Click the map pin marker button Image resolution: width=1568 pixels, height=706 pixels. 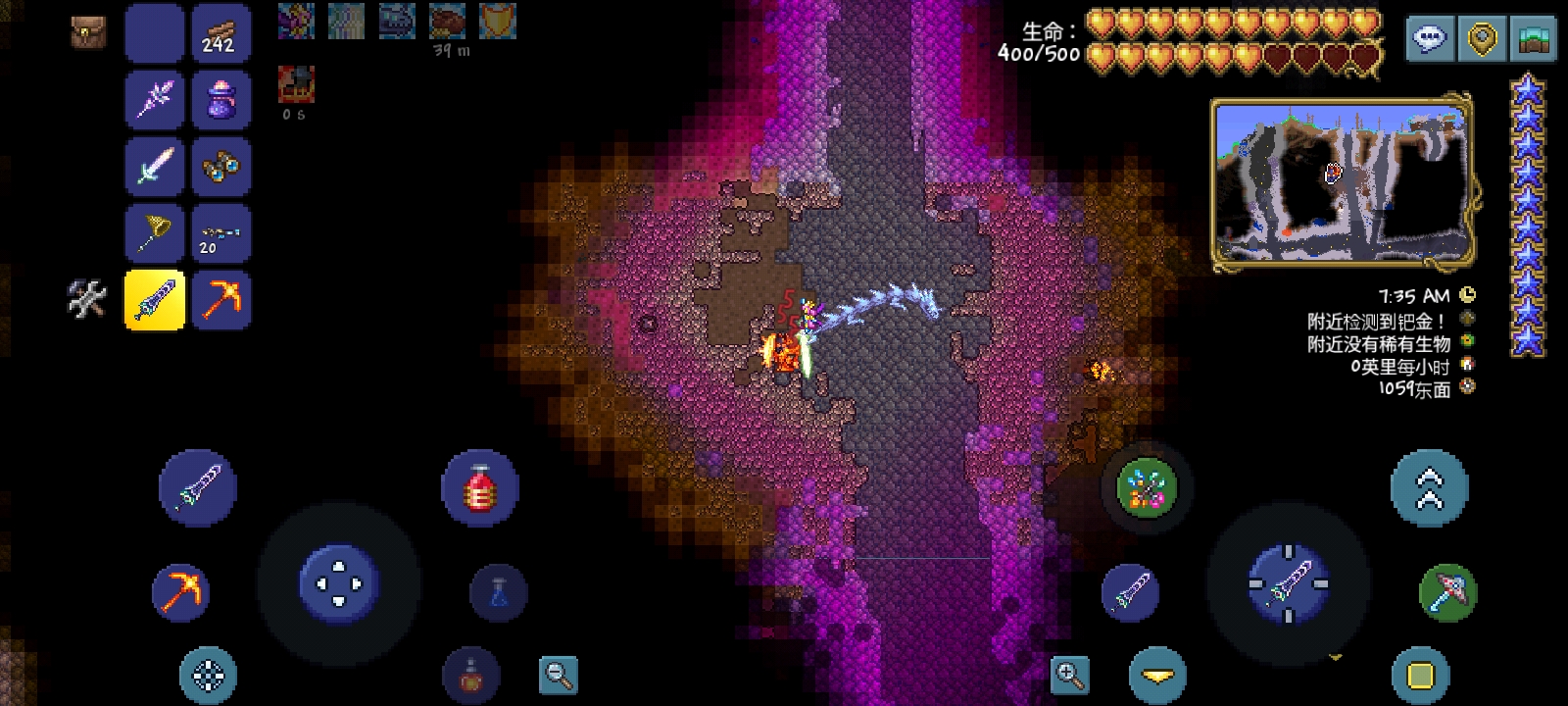1482,39
